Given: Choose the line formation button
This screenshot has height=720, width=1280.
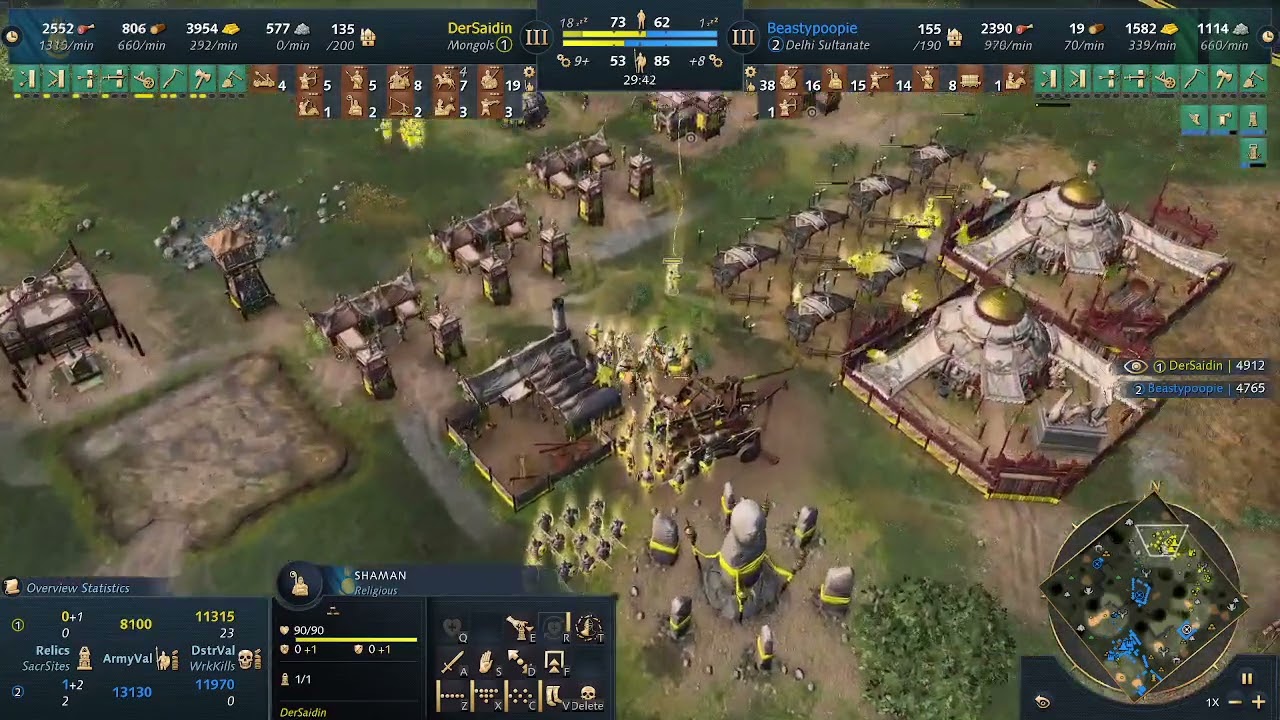Looking at the screenshot, I should point(452,696).
